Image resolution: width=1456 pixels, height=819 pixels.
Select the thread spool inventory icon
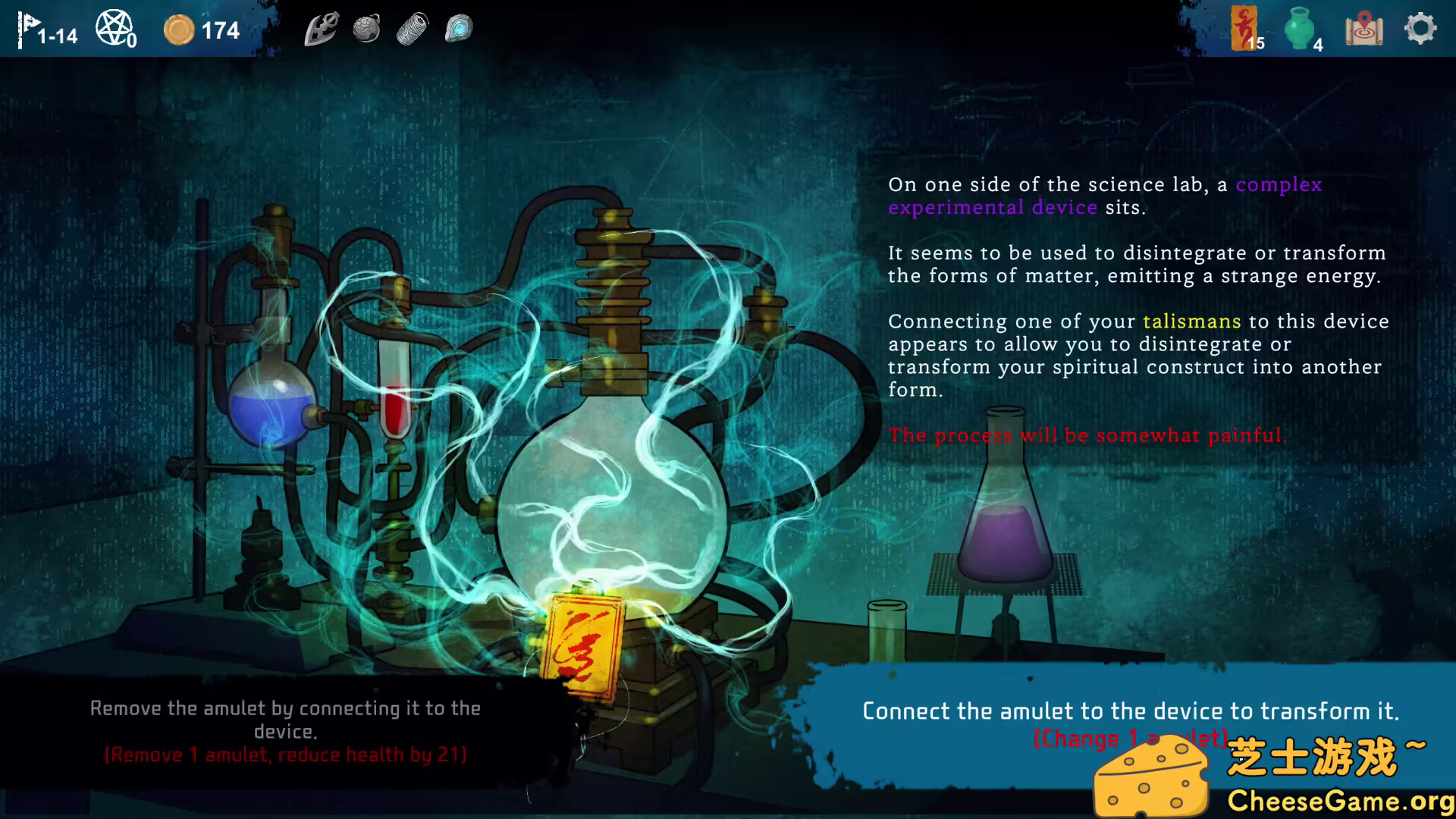412,28
